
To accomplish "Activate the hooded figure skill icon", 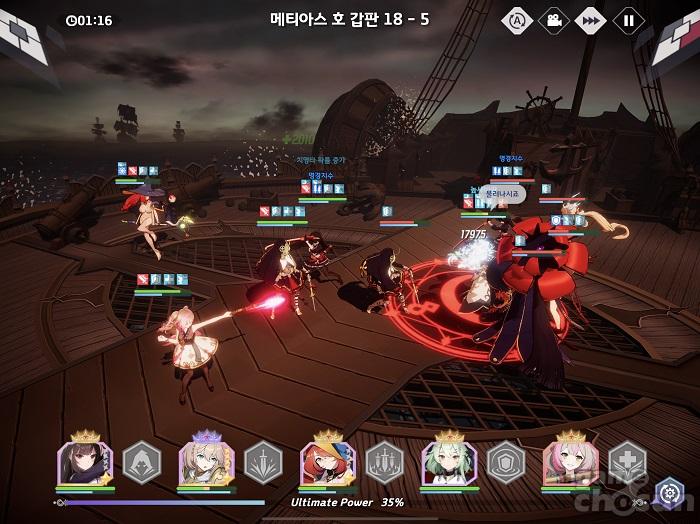I will coord(141,462).
